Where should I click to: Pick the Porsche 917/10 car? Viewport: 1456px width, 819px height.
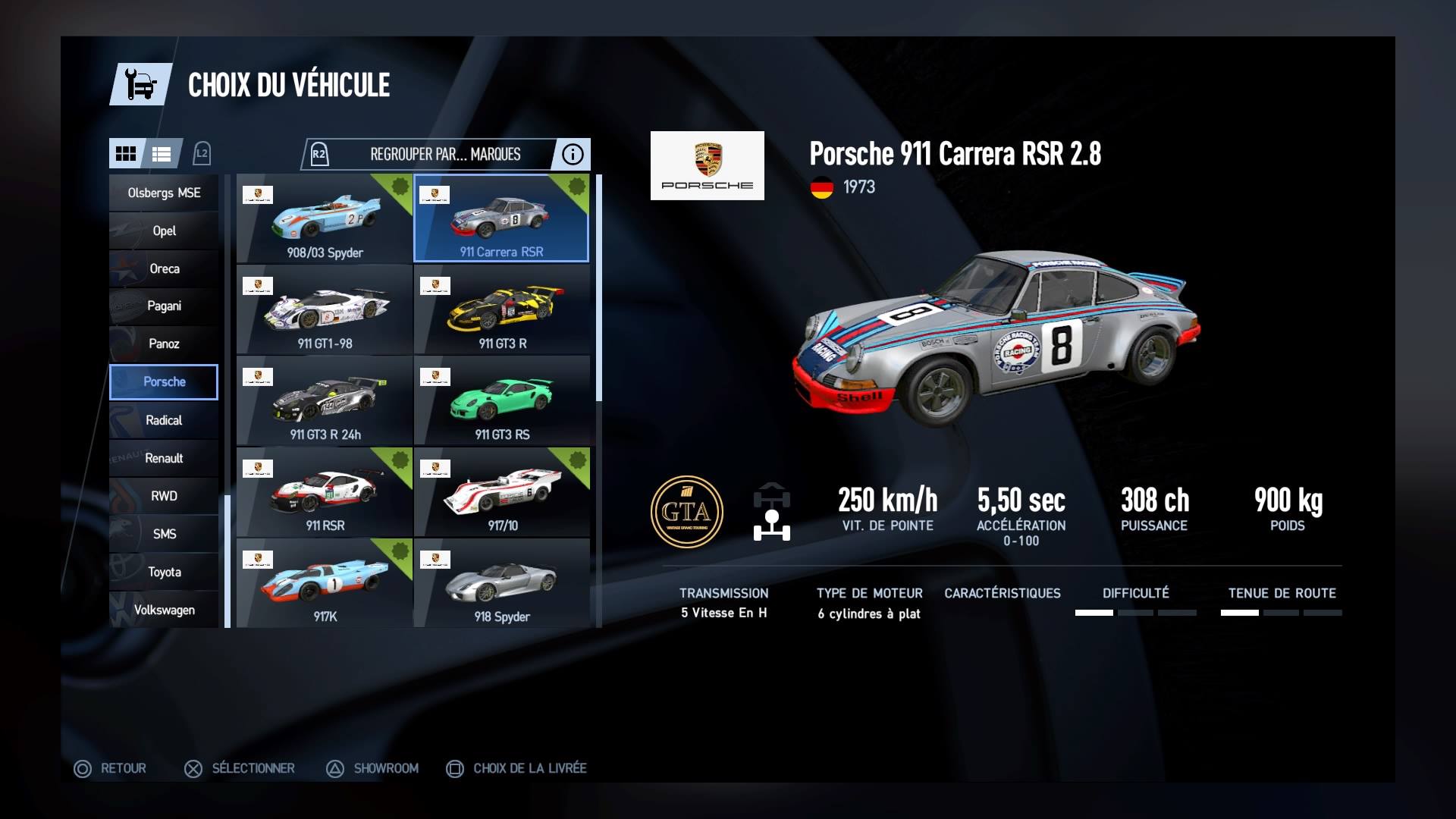pos(502,491)
